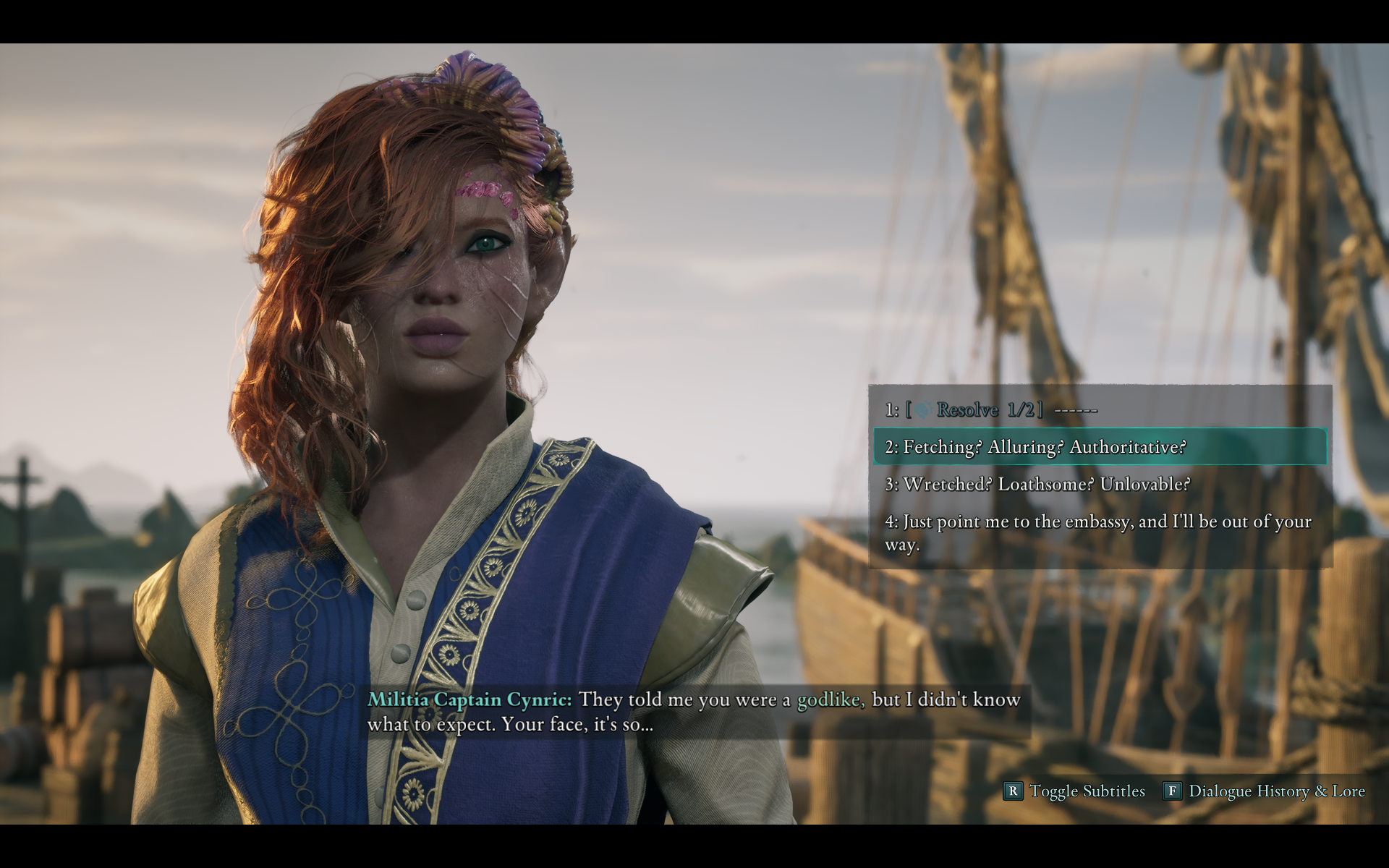Toggle Subtitles at the bottom right
Screen dimensions: 1389x868
click(1075, 791)
